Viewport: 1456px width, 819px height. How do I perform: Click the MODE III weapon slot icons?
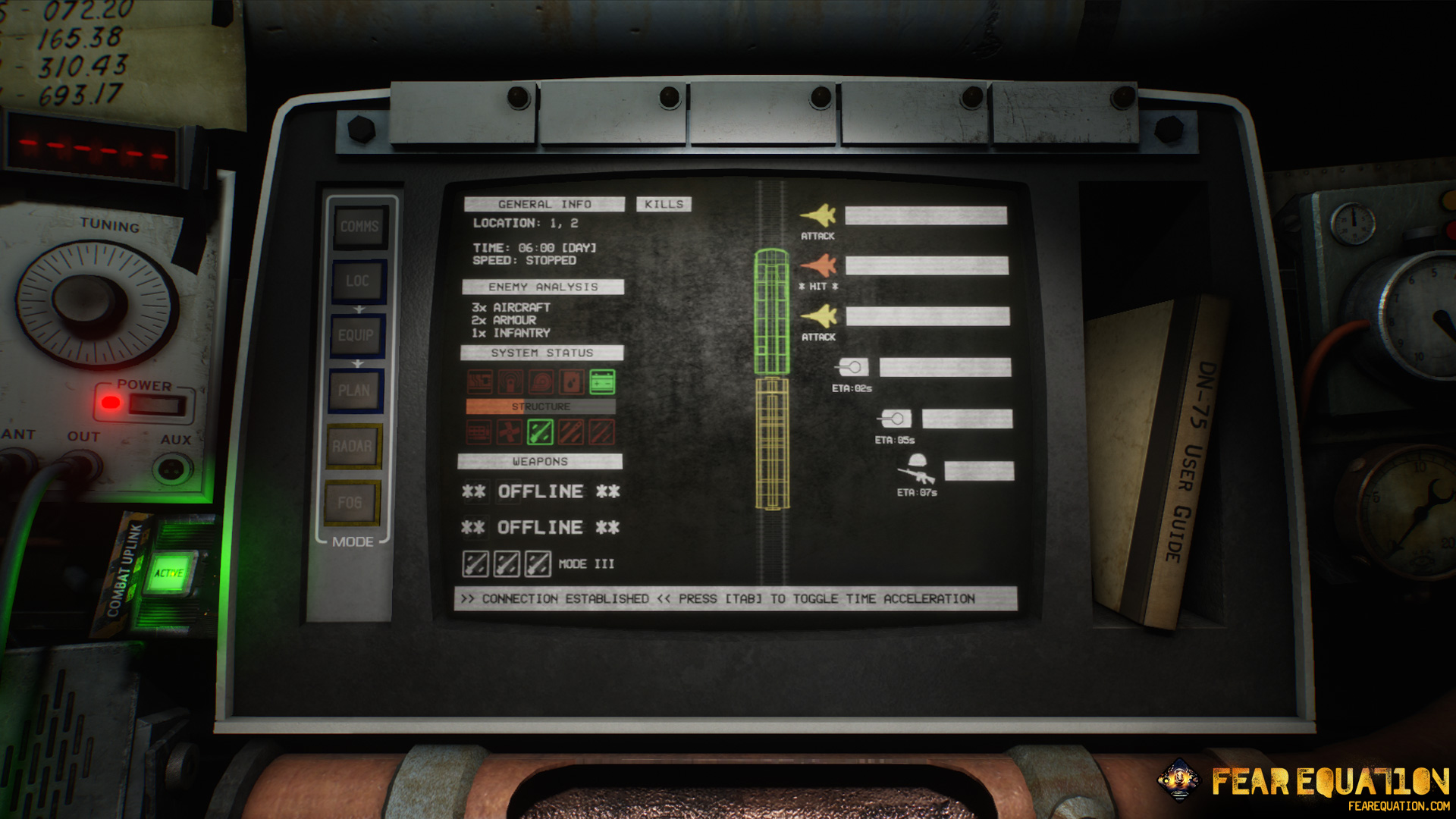point(508,564)
